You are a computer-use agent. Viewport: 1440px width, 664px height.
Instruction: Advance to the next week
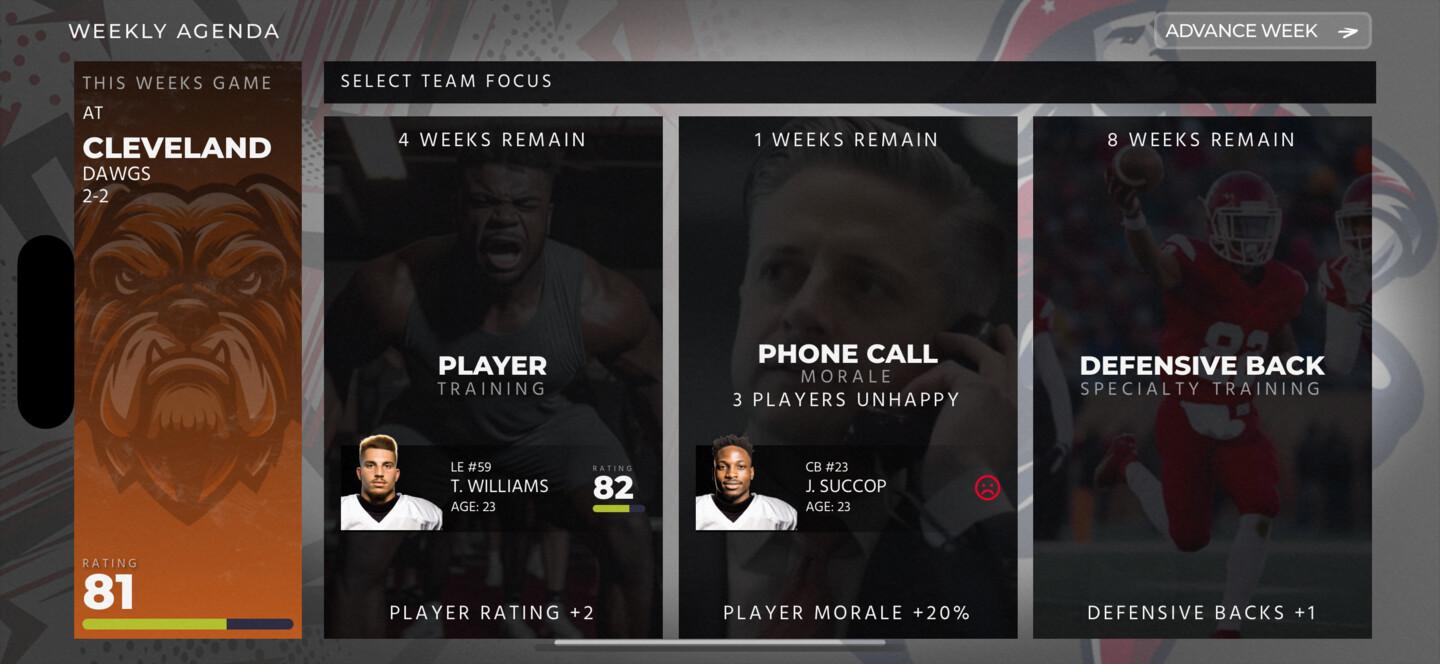(1262, 31)
